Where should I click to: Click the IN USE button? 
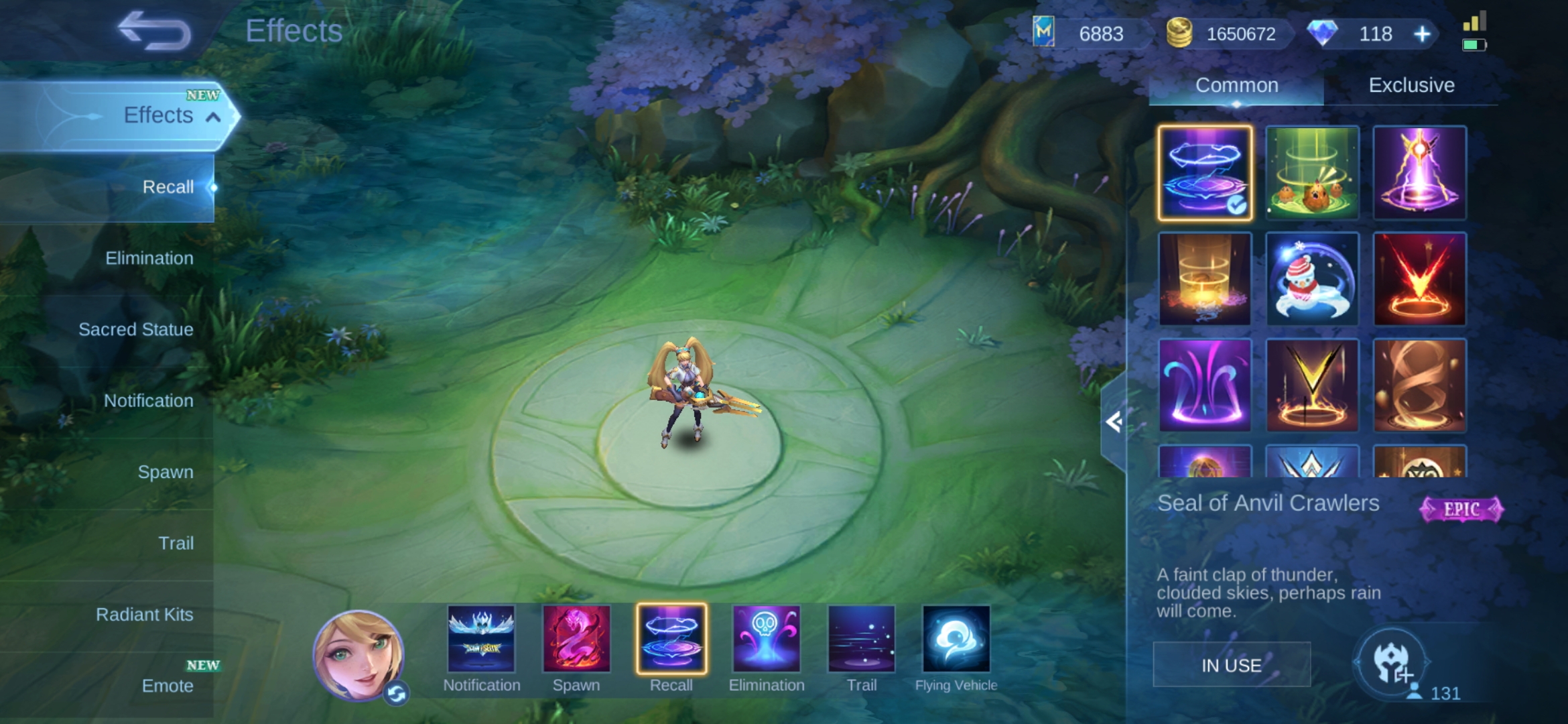pos(1231,665)
